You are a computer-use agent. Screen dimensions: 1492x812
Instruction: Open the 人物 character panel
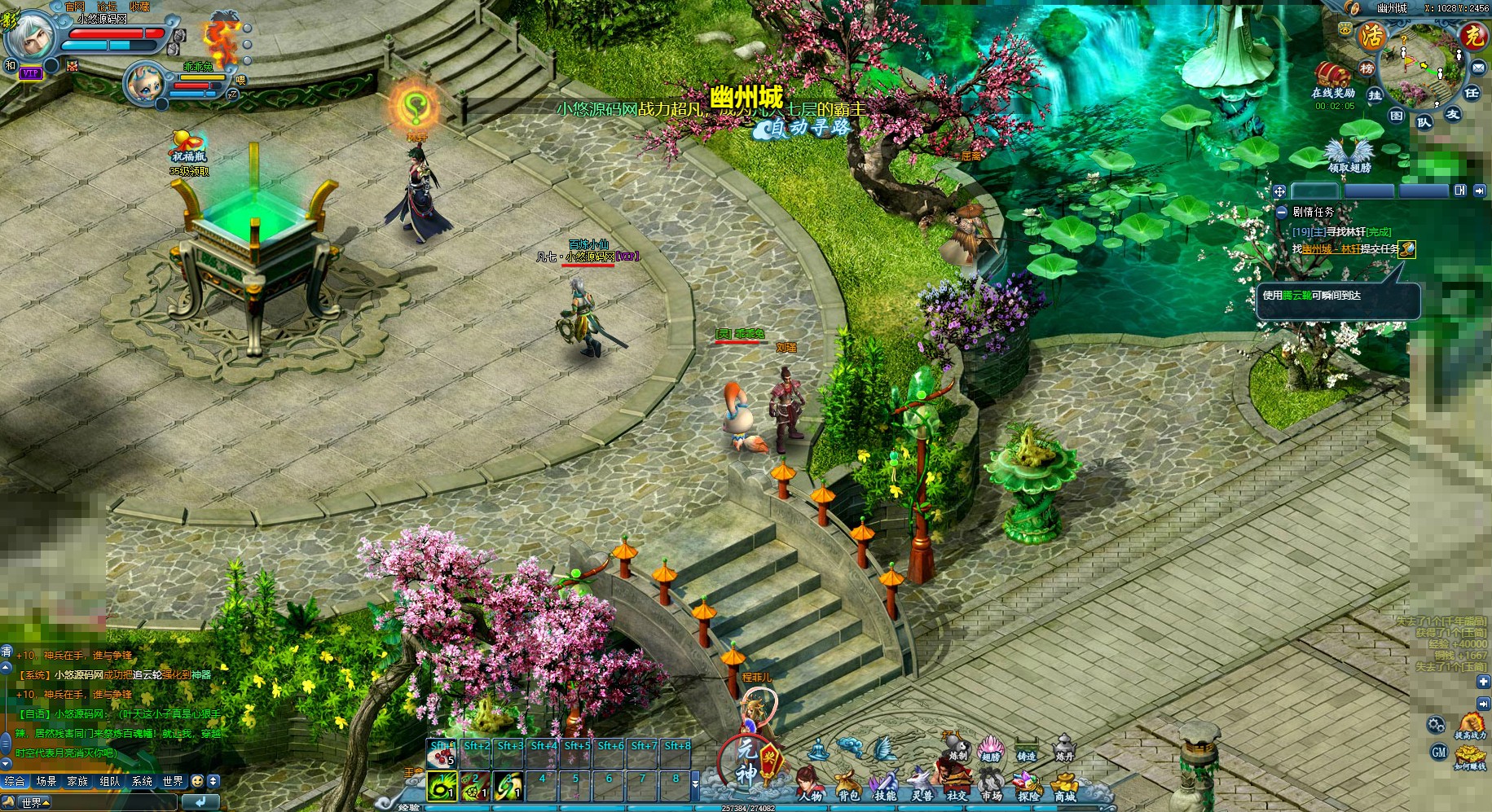pyautogui.click(x=809, y=783)
